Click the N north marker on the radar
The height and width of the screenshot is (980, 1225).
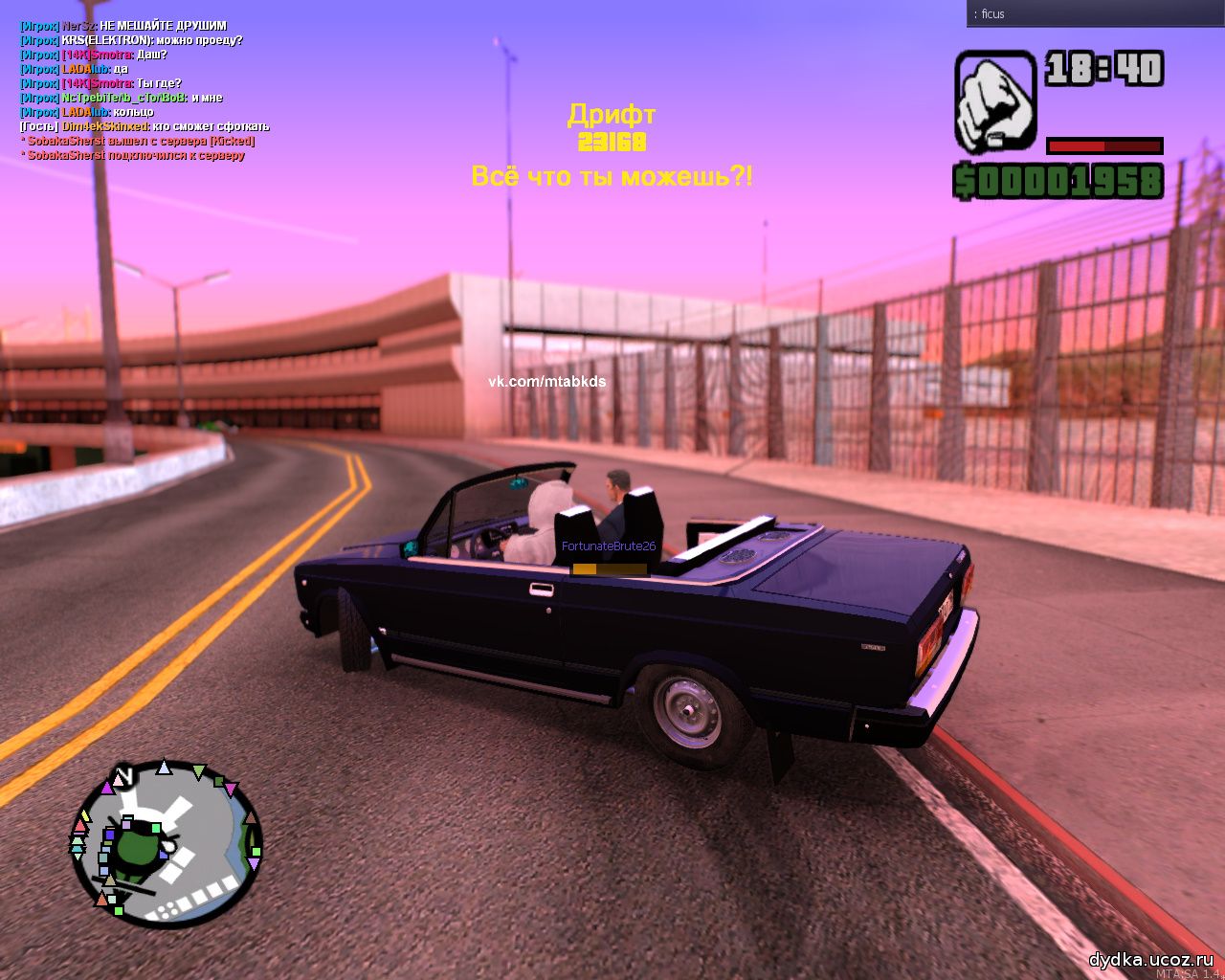(122, 774)
